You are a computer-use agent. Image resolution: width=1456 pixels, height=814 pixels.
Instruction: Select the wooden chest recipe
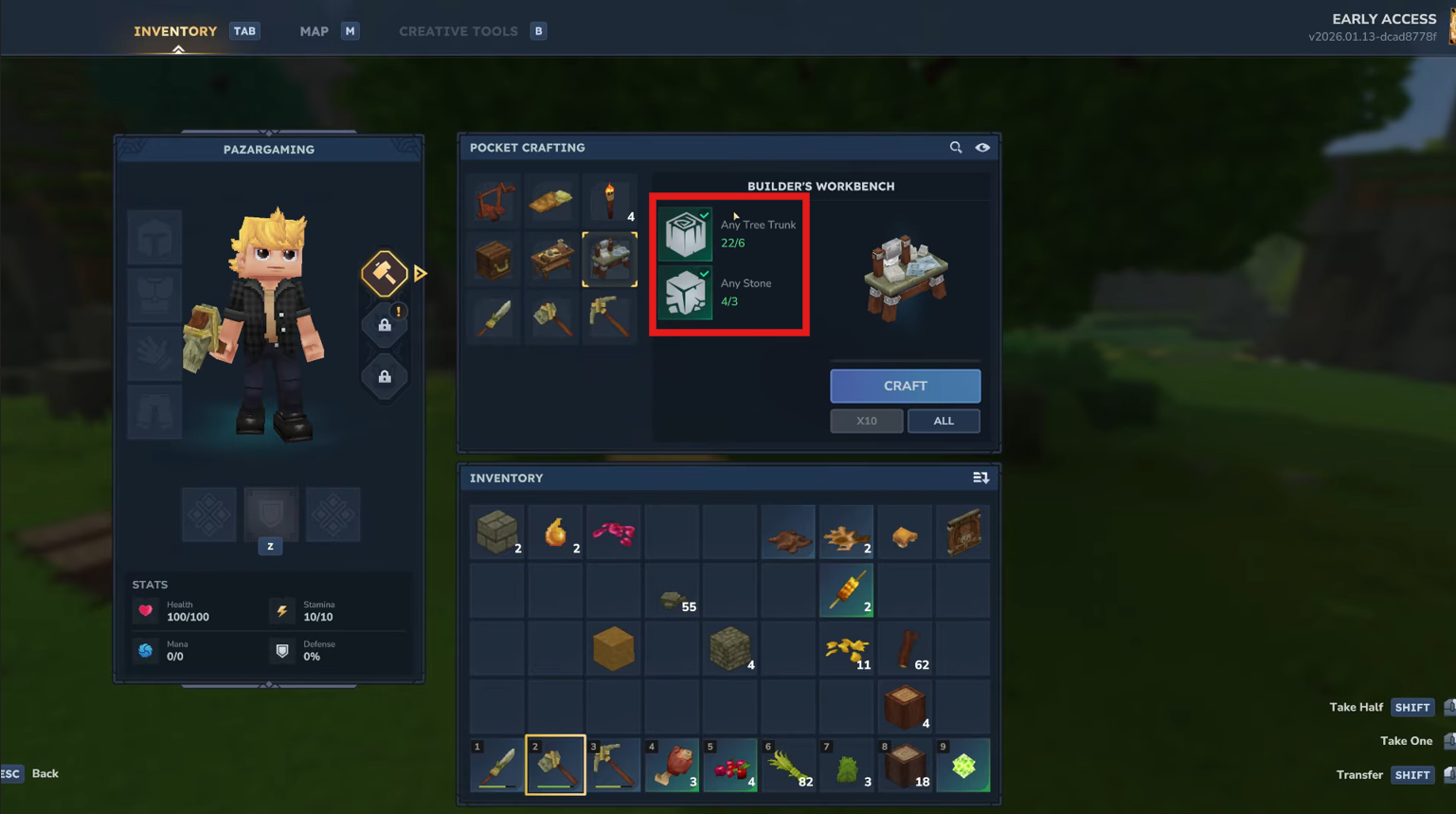coord(493,258)
